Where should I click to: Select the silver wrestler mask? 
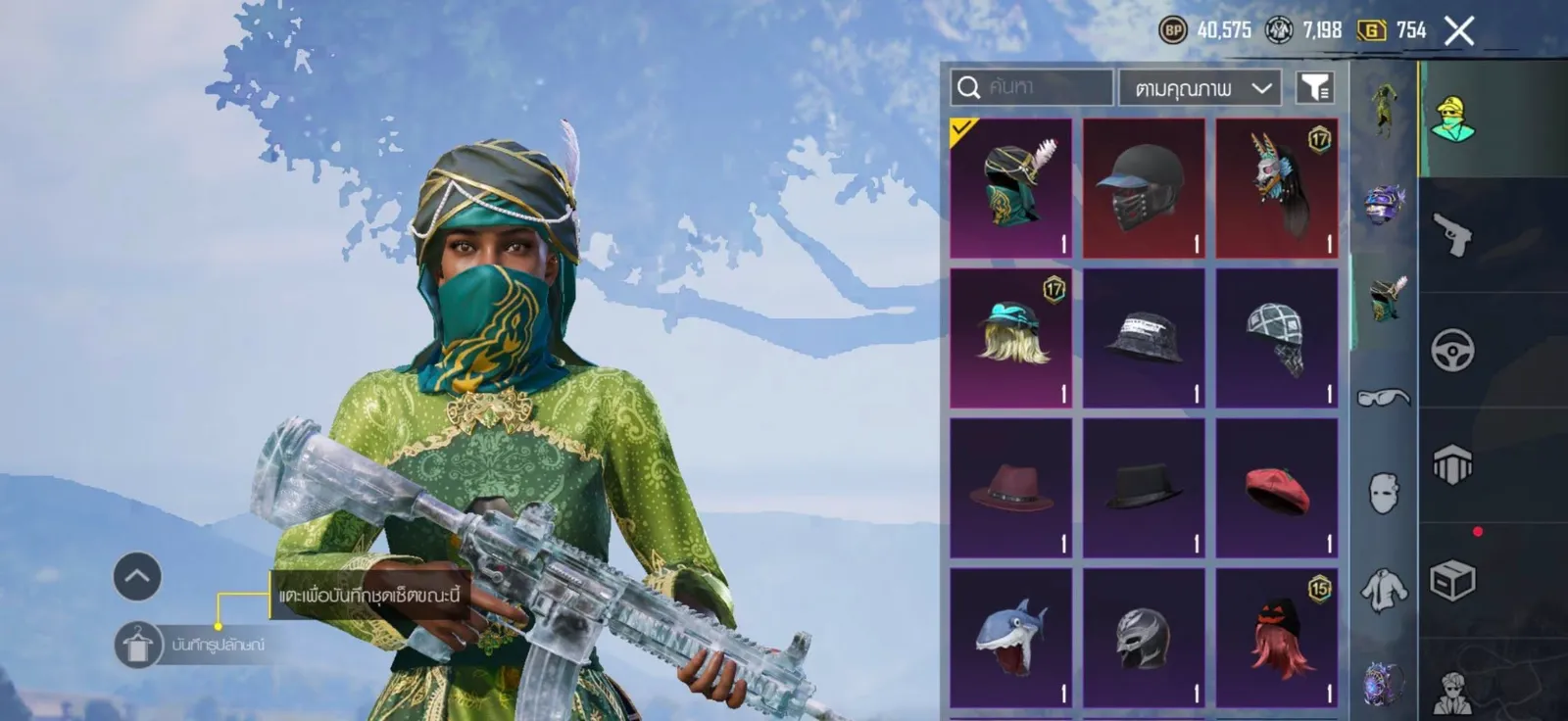point(1144,638)
